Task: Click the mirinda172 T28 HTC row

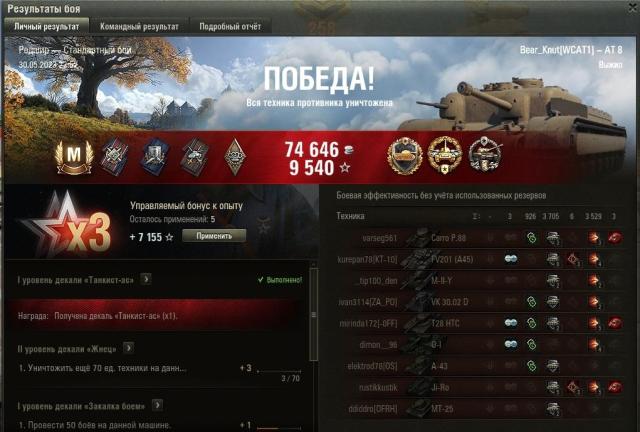Action: 480,322
